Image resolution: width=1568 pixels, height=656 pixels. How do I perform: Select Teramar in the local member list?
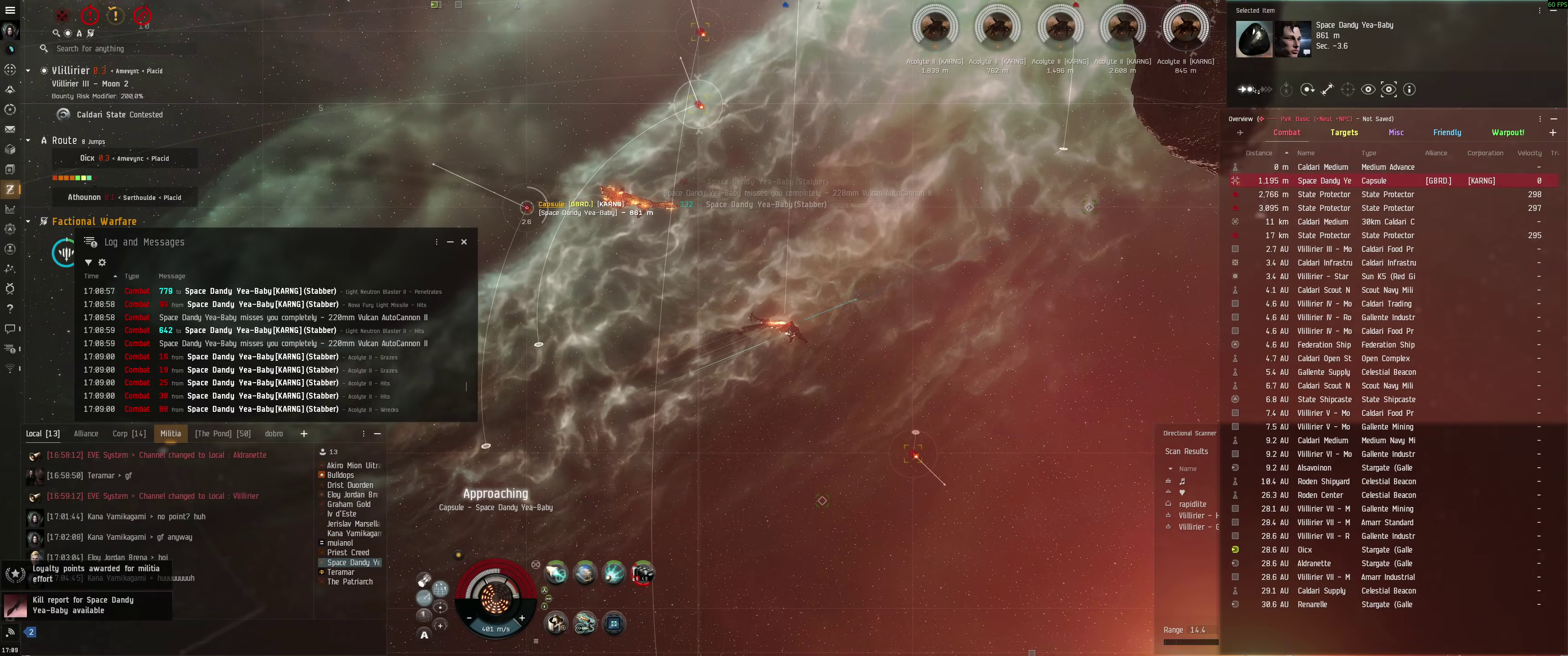tap(340, 572)
